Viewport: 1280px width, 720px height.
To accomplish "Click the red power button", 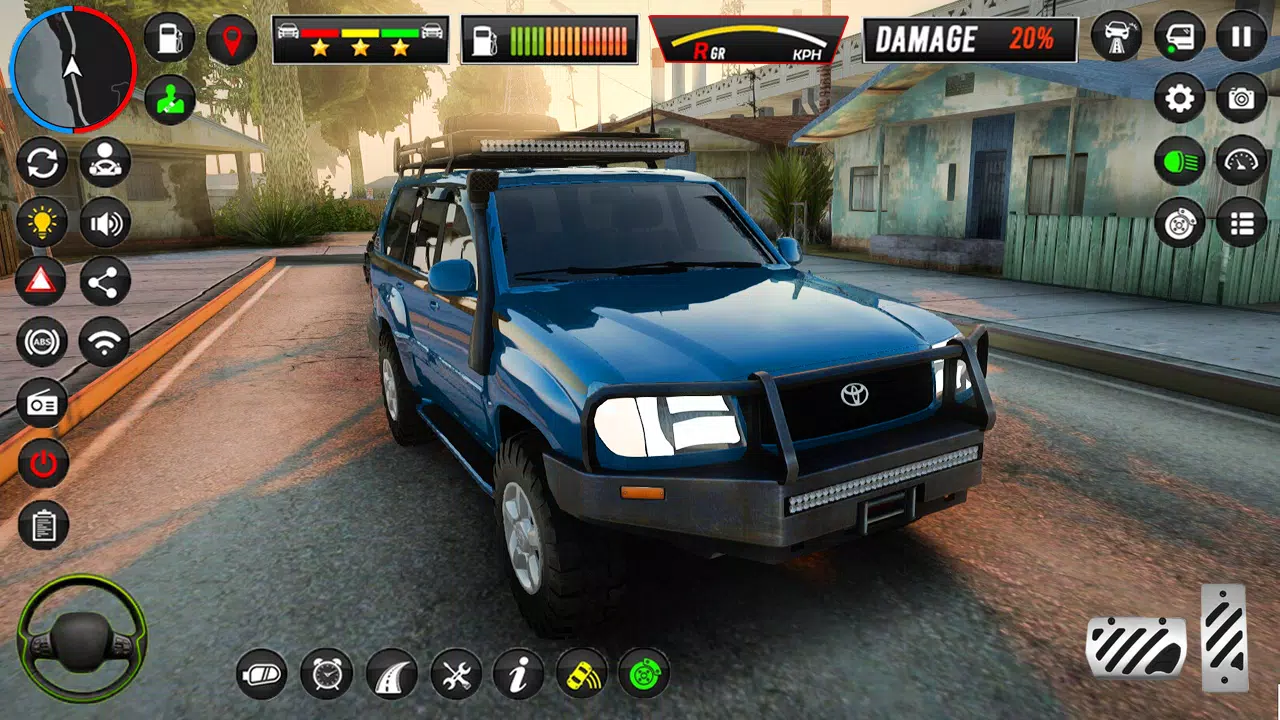I will tap(42, 464).
